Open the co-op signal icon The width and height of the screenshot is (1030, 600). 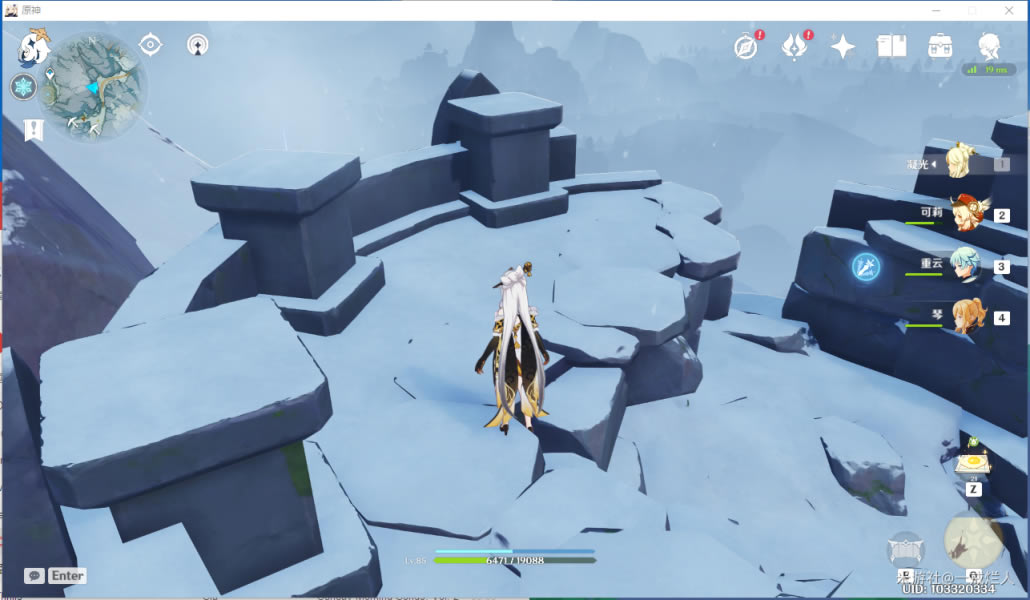(x=198, y=45)
